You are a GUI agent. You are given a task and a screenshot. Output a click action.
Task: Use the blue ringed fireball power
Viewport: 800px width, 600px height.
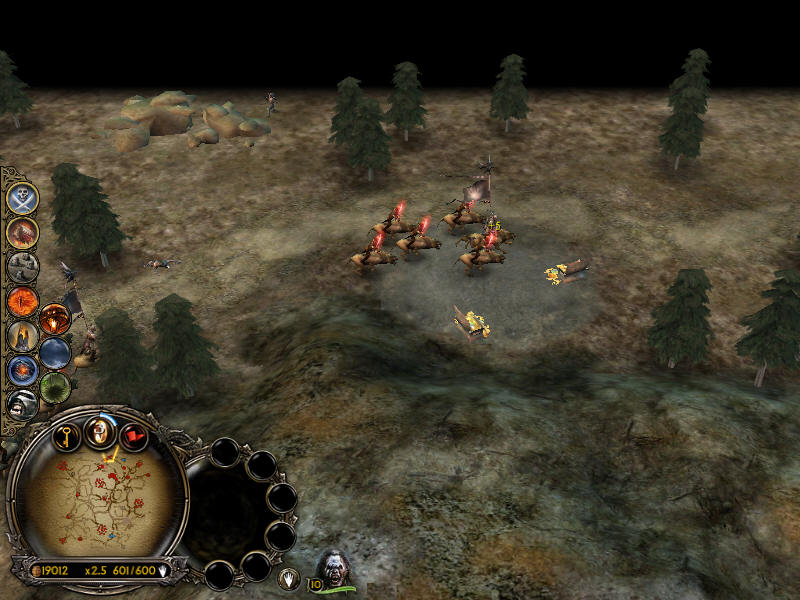[x=22, y=370]
